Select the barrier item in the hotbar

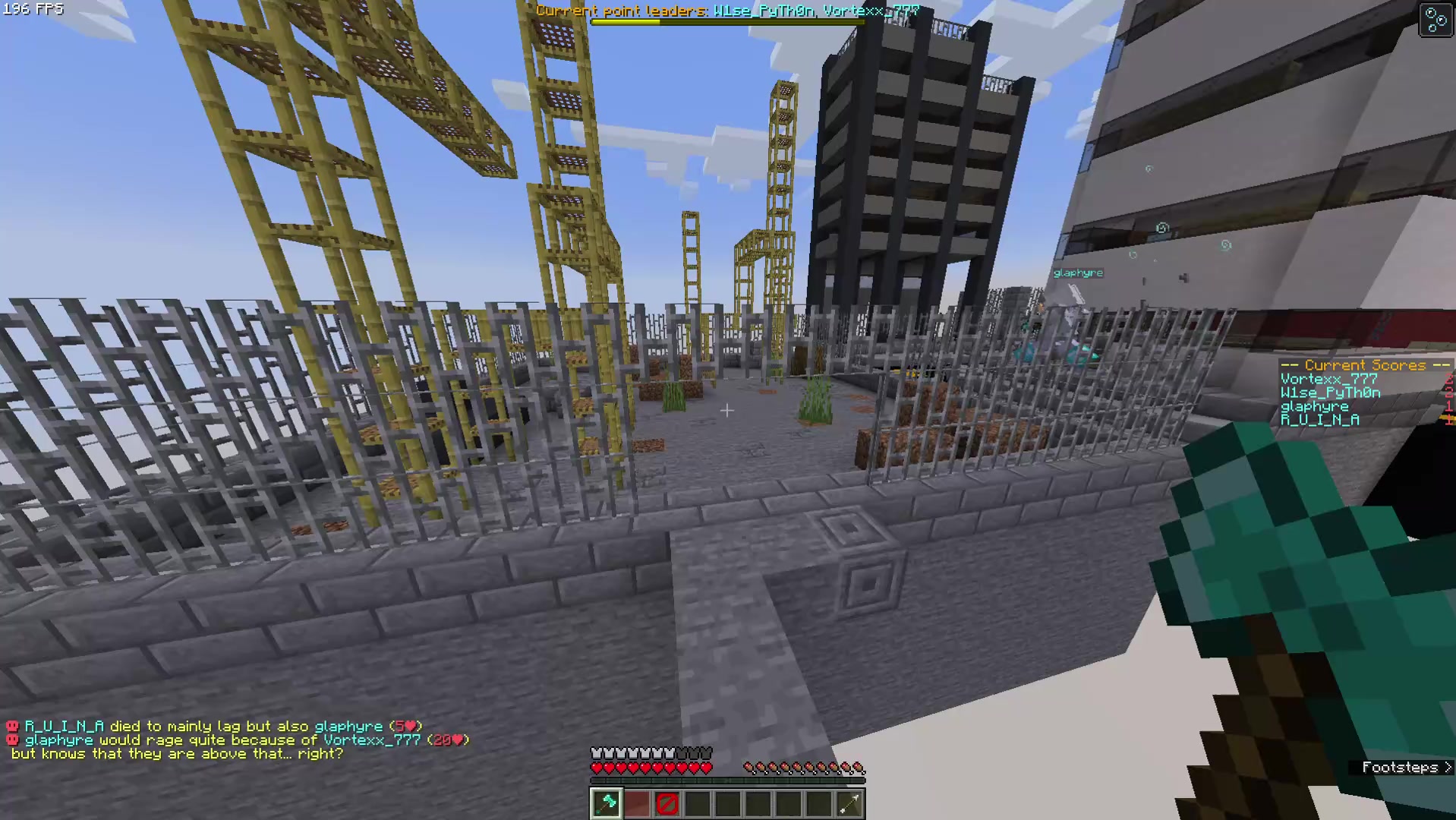point(667,803)
